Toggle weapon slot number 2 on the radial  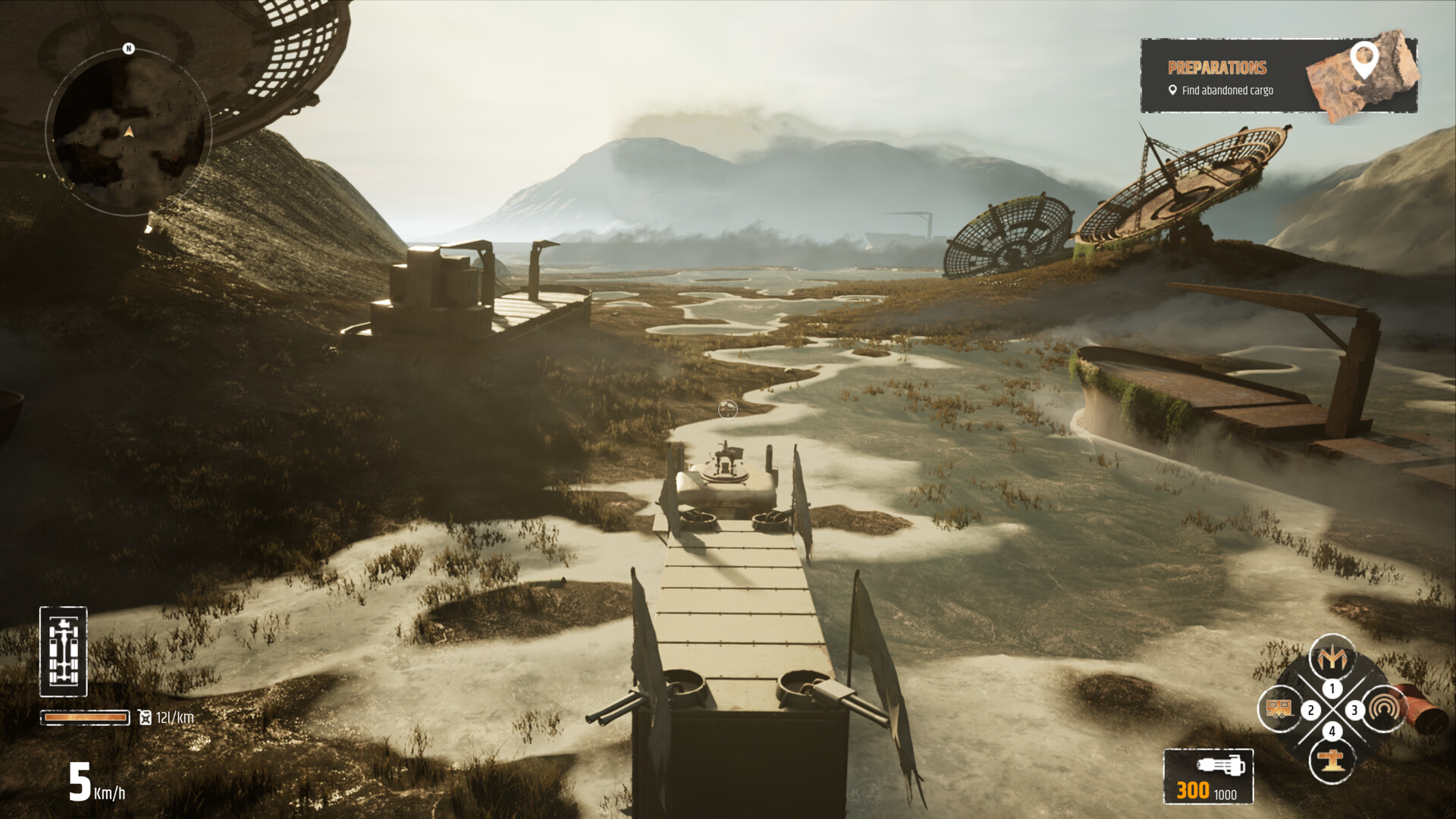(x=1310, y=711)
